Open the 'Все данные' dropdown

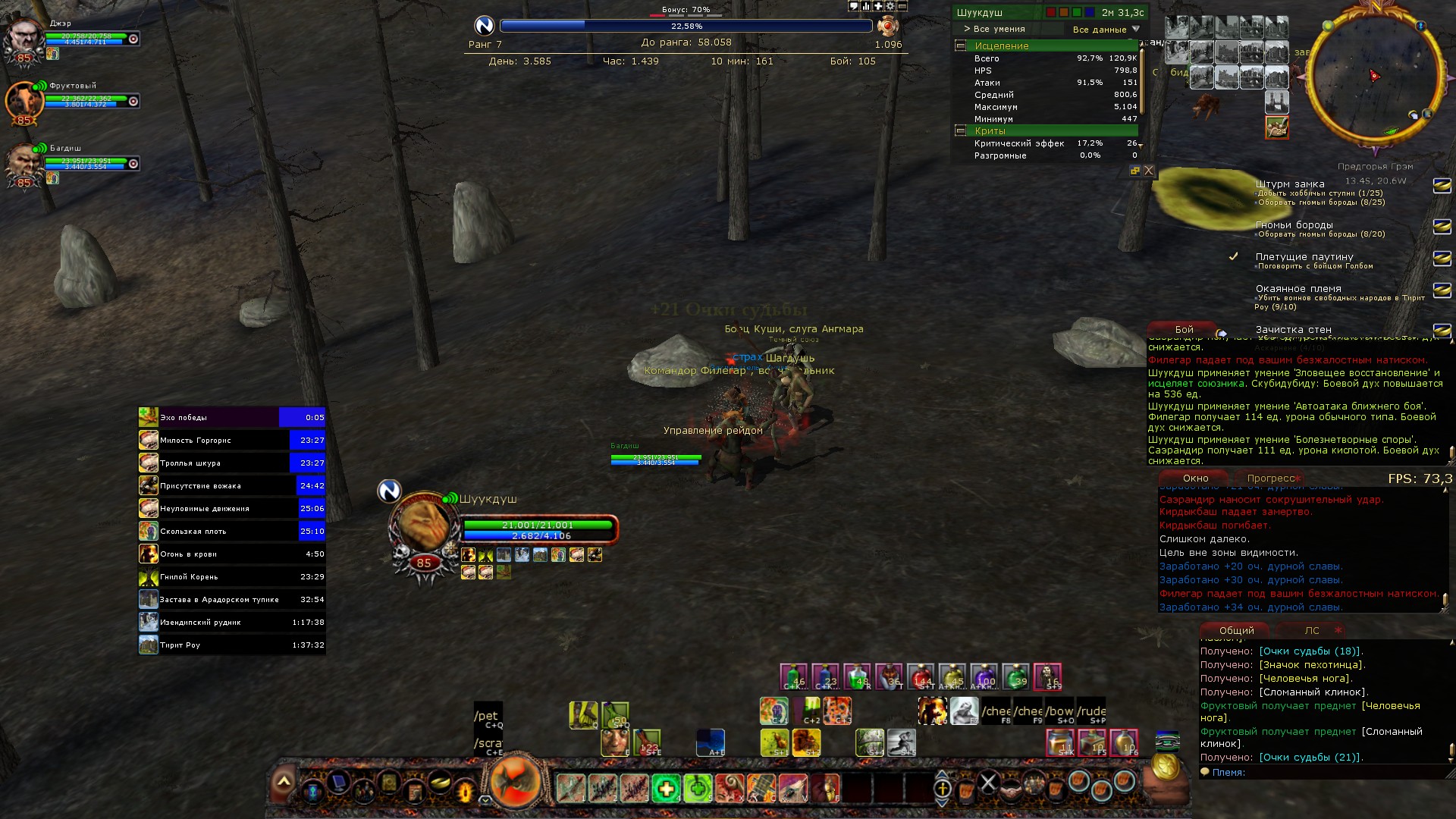pos(1106,30)
